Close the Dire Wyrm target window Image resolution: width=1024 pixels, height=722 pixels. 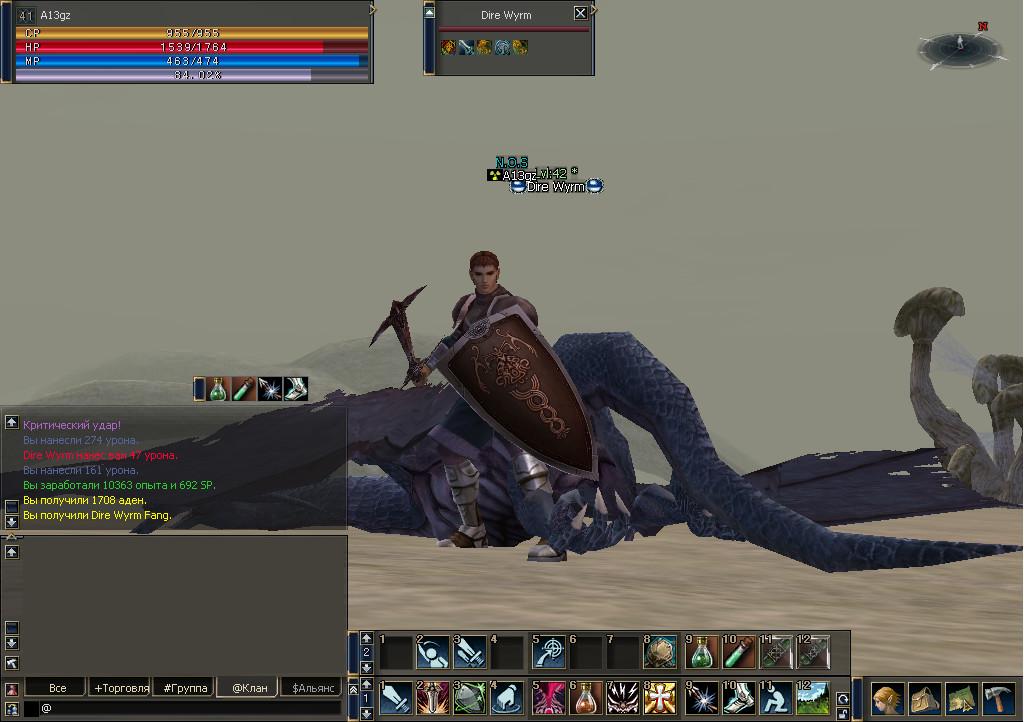(x=580, y=13)
